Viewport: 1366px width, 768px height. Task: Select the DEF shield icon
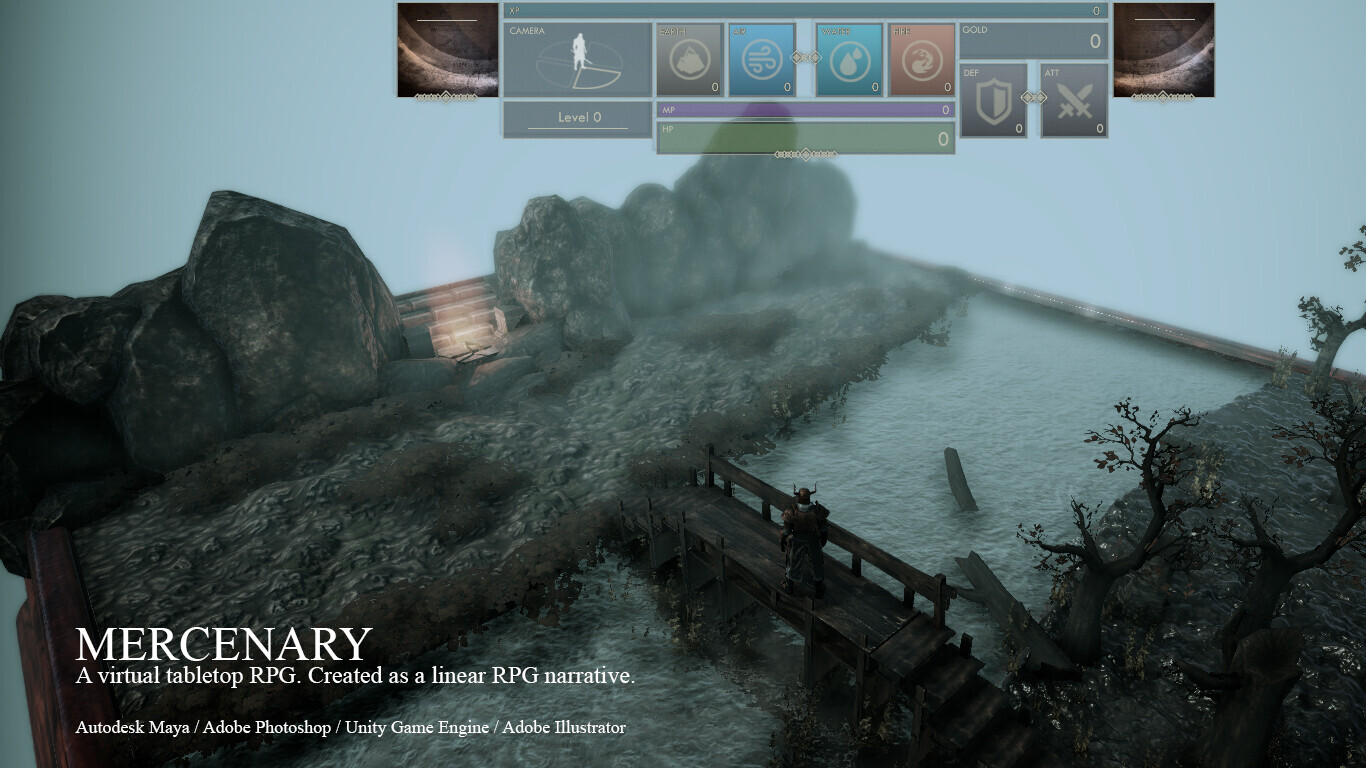[993, 101]
